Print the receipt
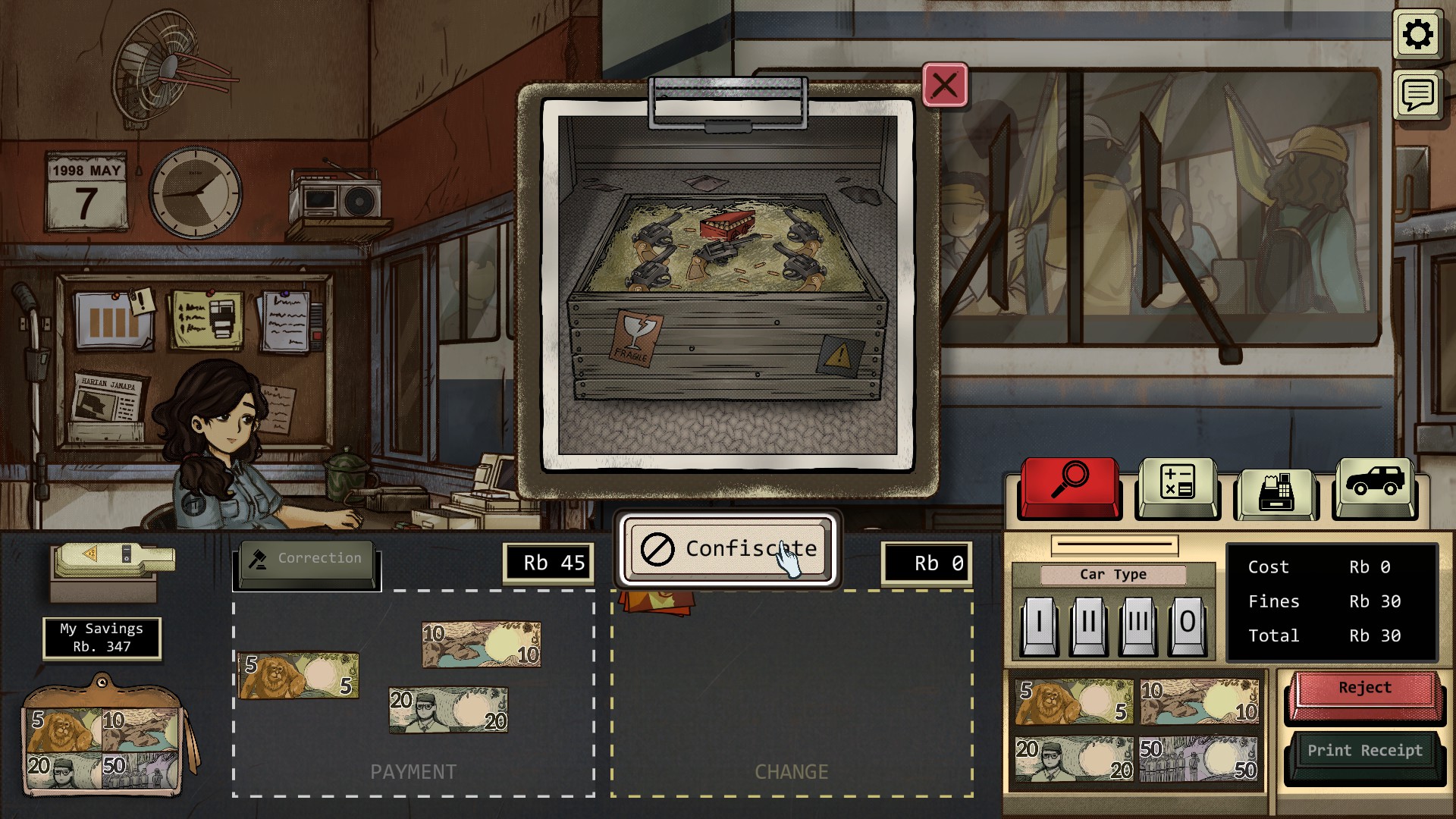The width and height of the screenshot is (1456, 819). [1364, 752]
